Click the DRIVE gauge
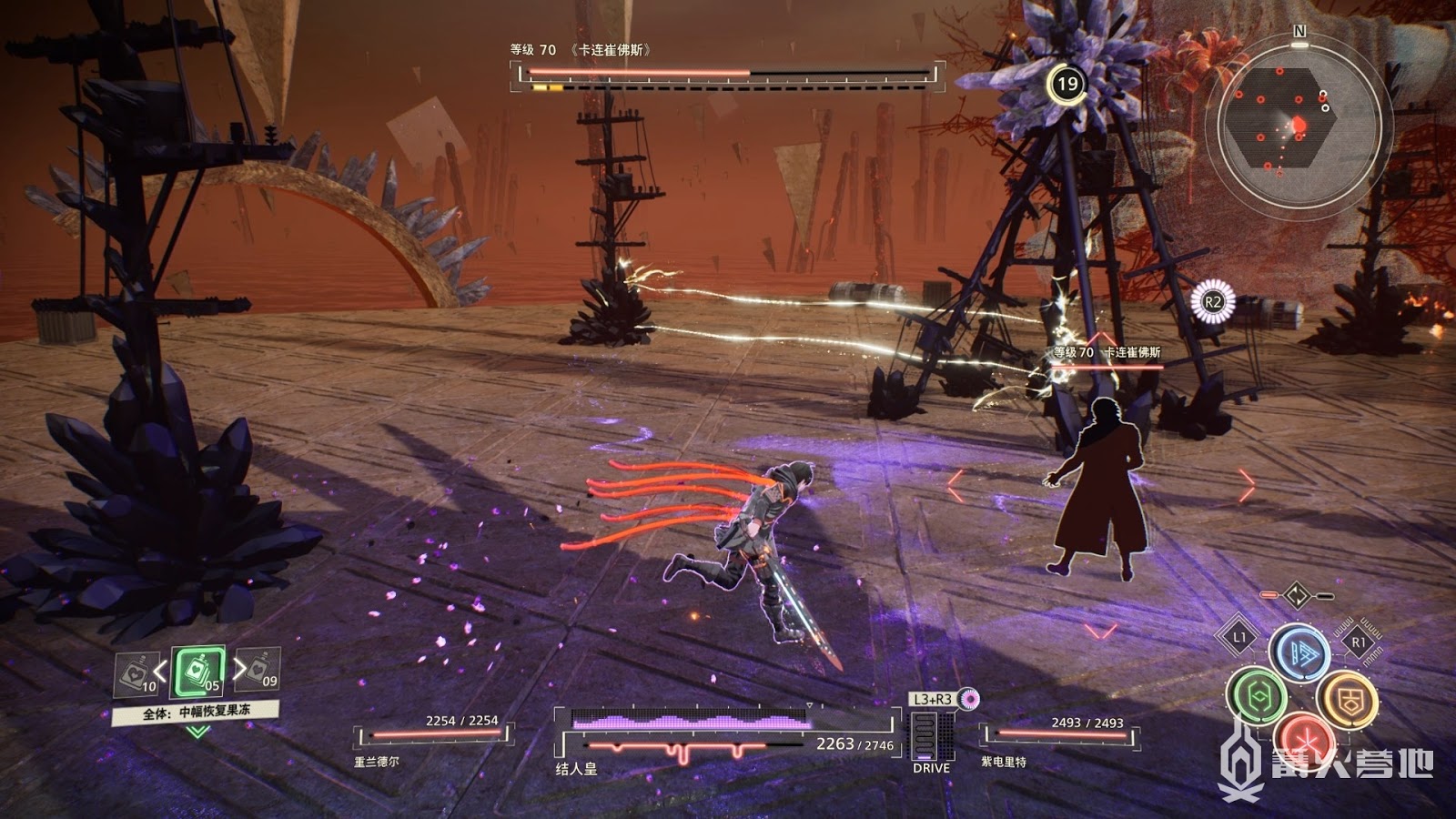This screenshot has height=819, width=1456. click(x=931, y=735)
